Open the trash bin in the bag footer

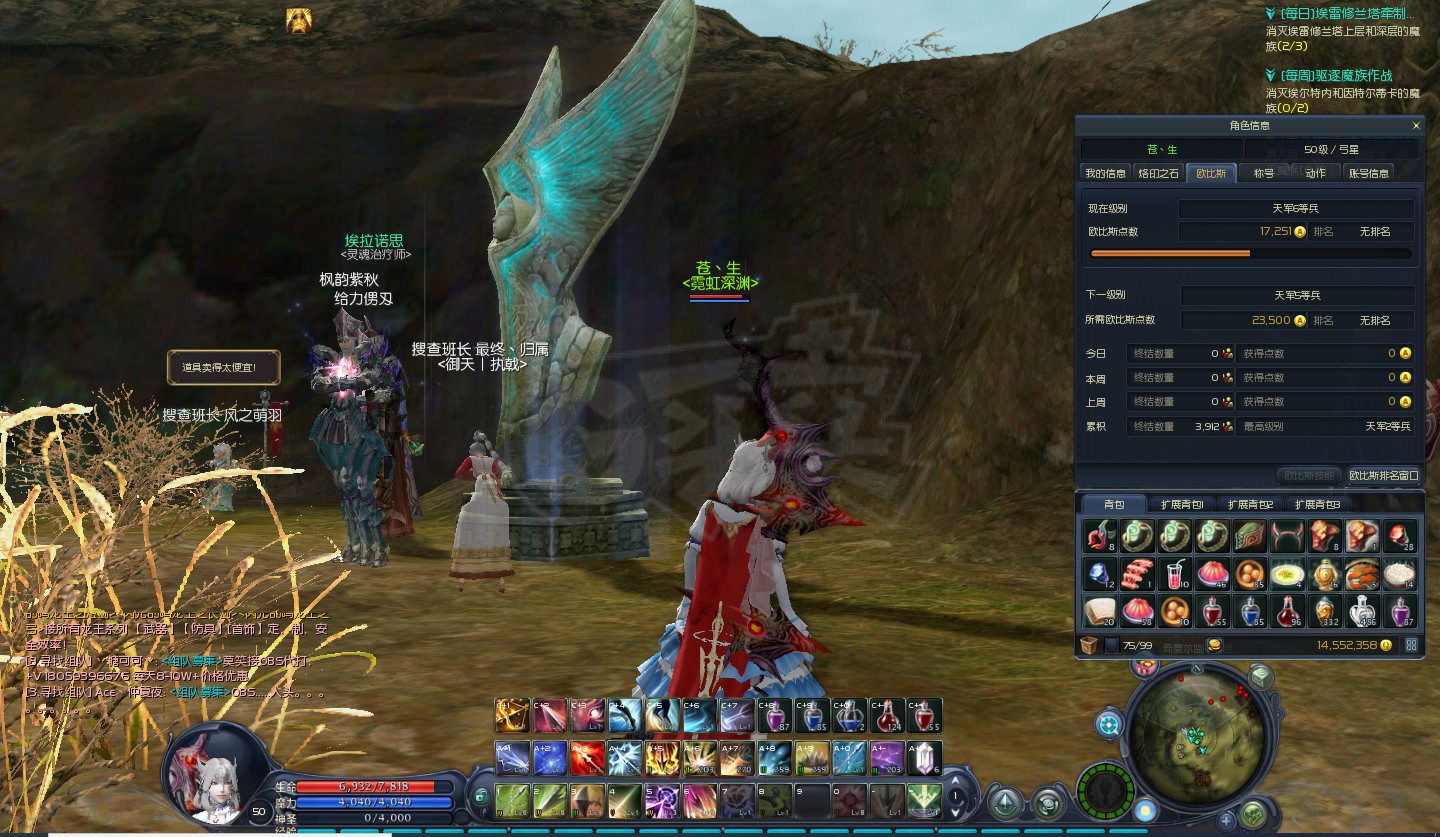[1088, 645]
